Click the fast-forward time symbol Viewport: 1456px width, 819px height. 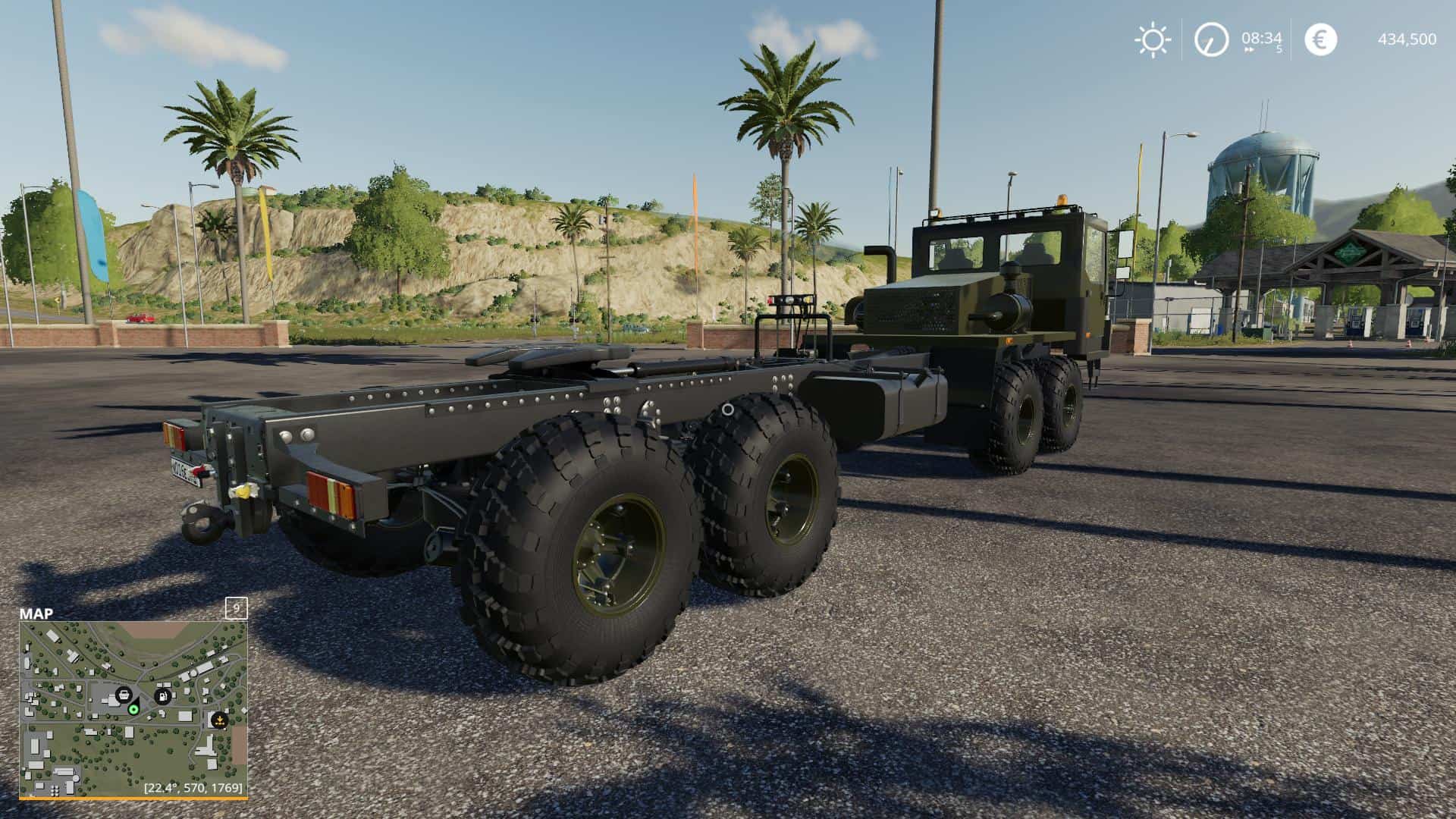tap(1249, 49)
